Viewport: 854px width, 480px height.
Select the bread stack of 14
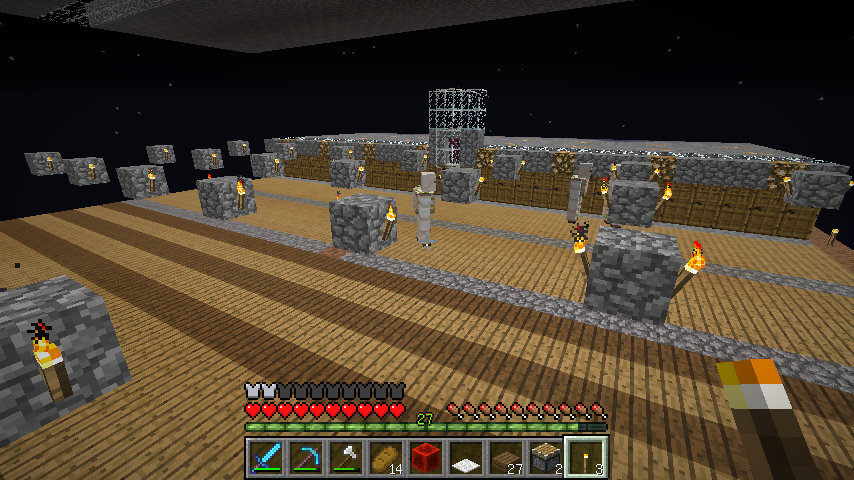[386, 458]
